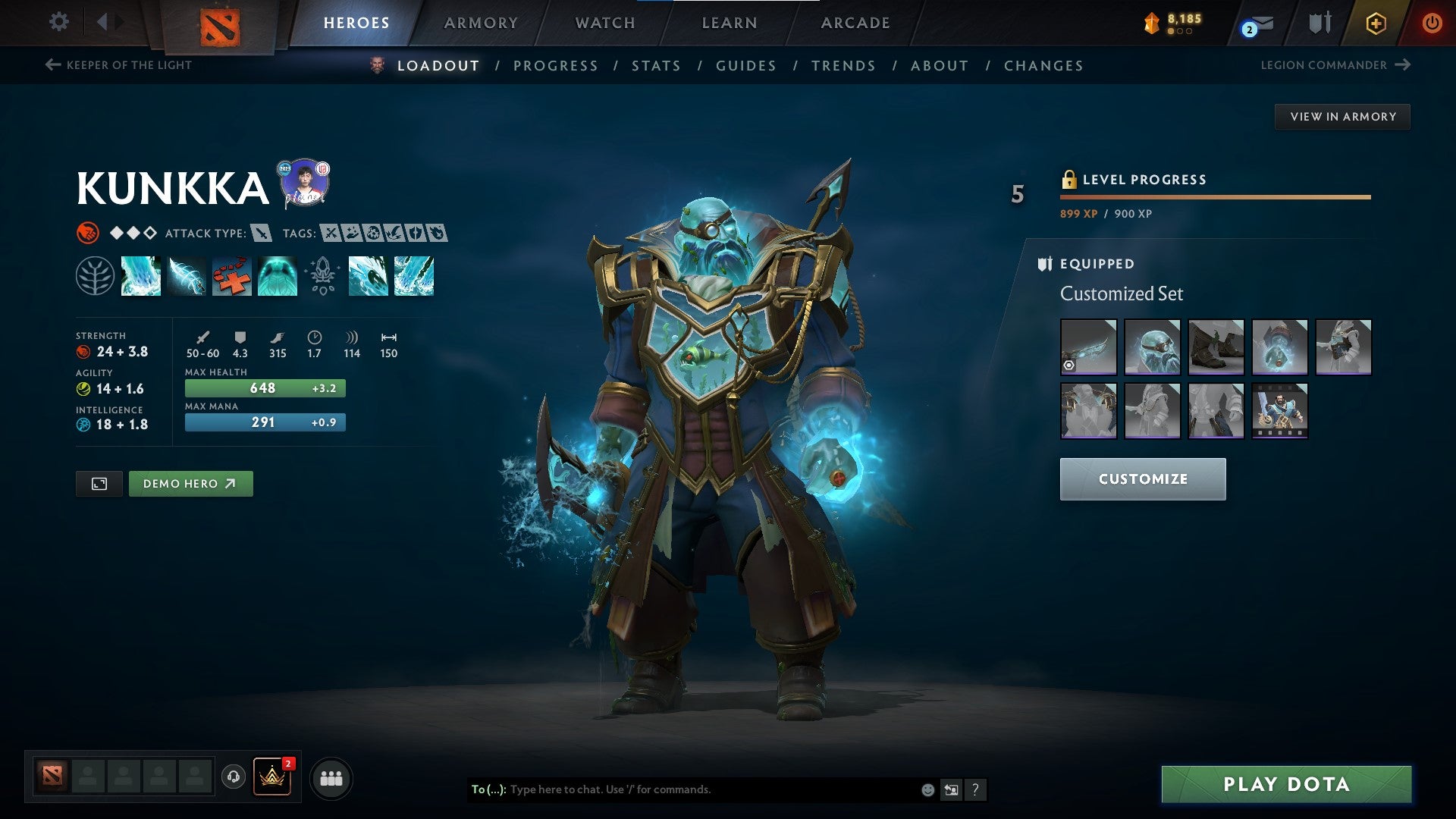Open the chat emoticon picker
Screen dimensions: 1456x819
[927, 789]
